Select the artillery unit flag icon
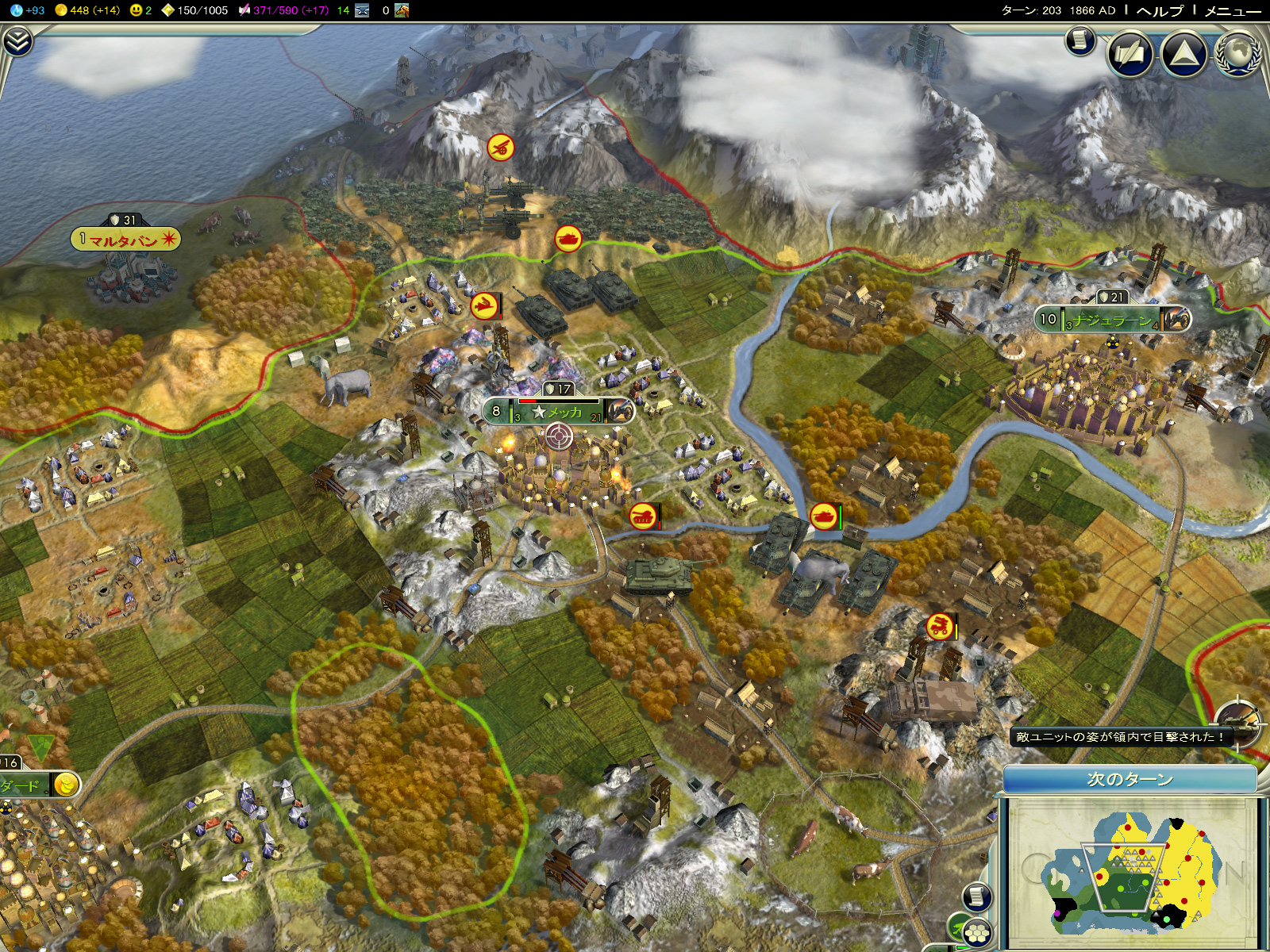Viewport: 1270px width, 952px height. [500, 148]
